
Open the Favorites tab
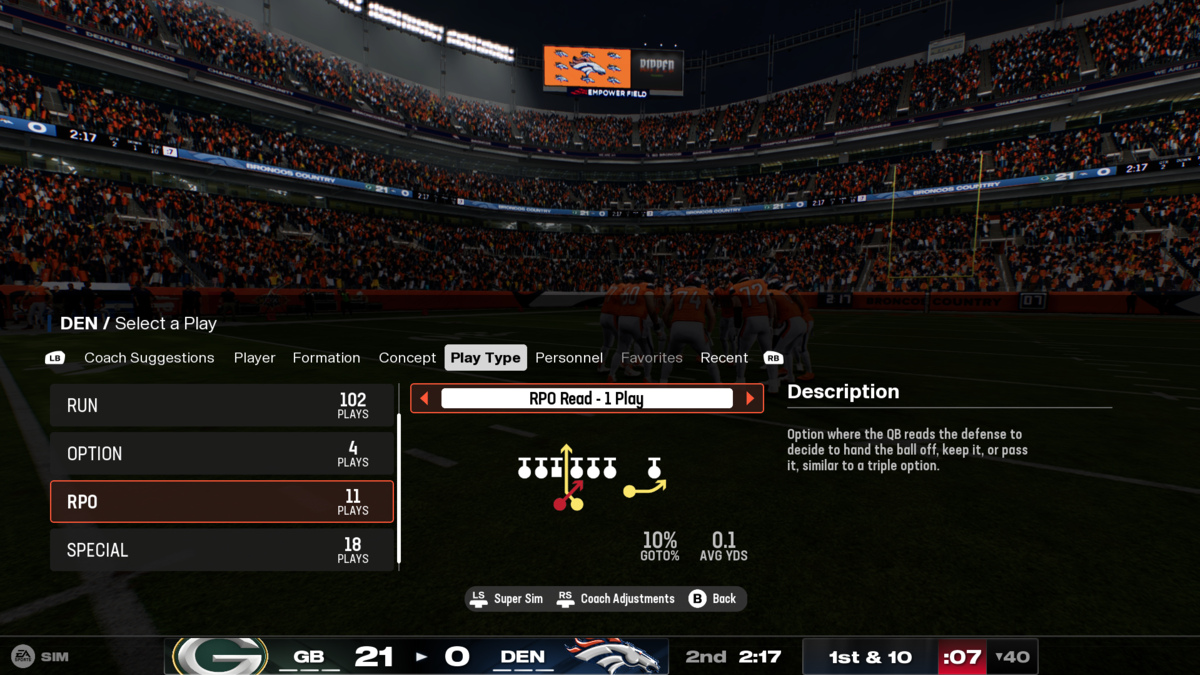click(x=651, y=358)
